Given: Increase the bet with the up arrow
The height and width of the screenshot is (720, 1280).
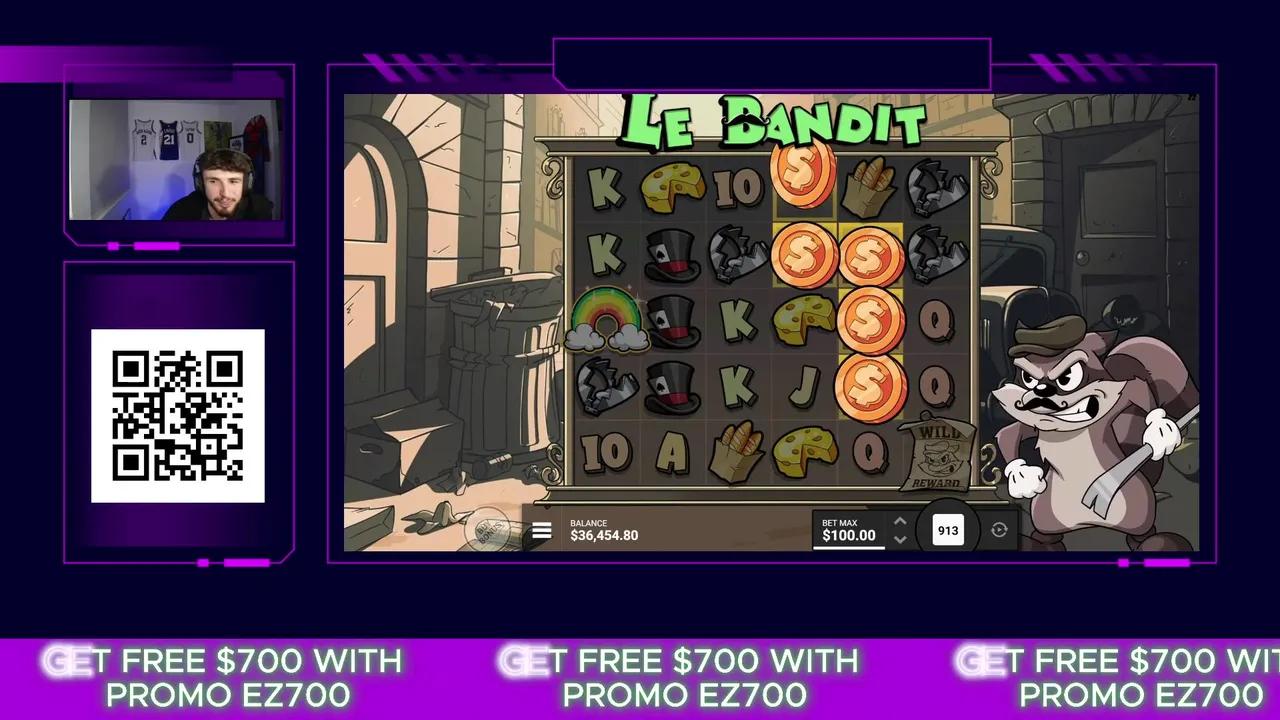Looking at the screenshot, I should [x=899, y=521].
